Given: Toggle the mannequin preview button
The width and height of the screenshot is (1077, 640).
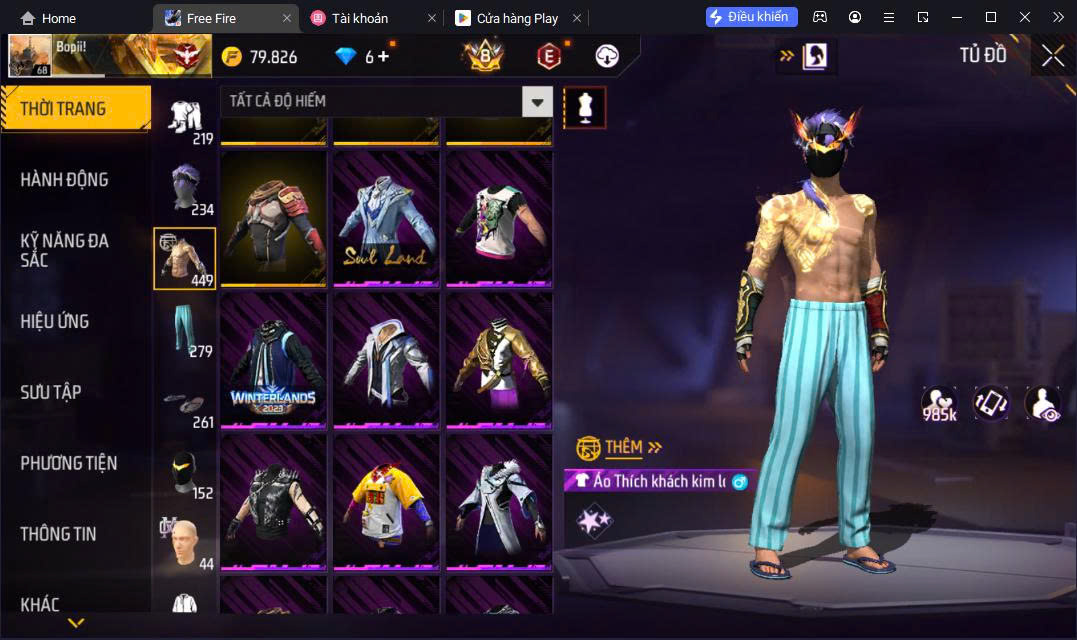Looking at the screenshot, I should pos(585,107).
